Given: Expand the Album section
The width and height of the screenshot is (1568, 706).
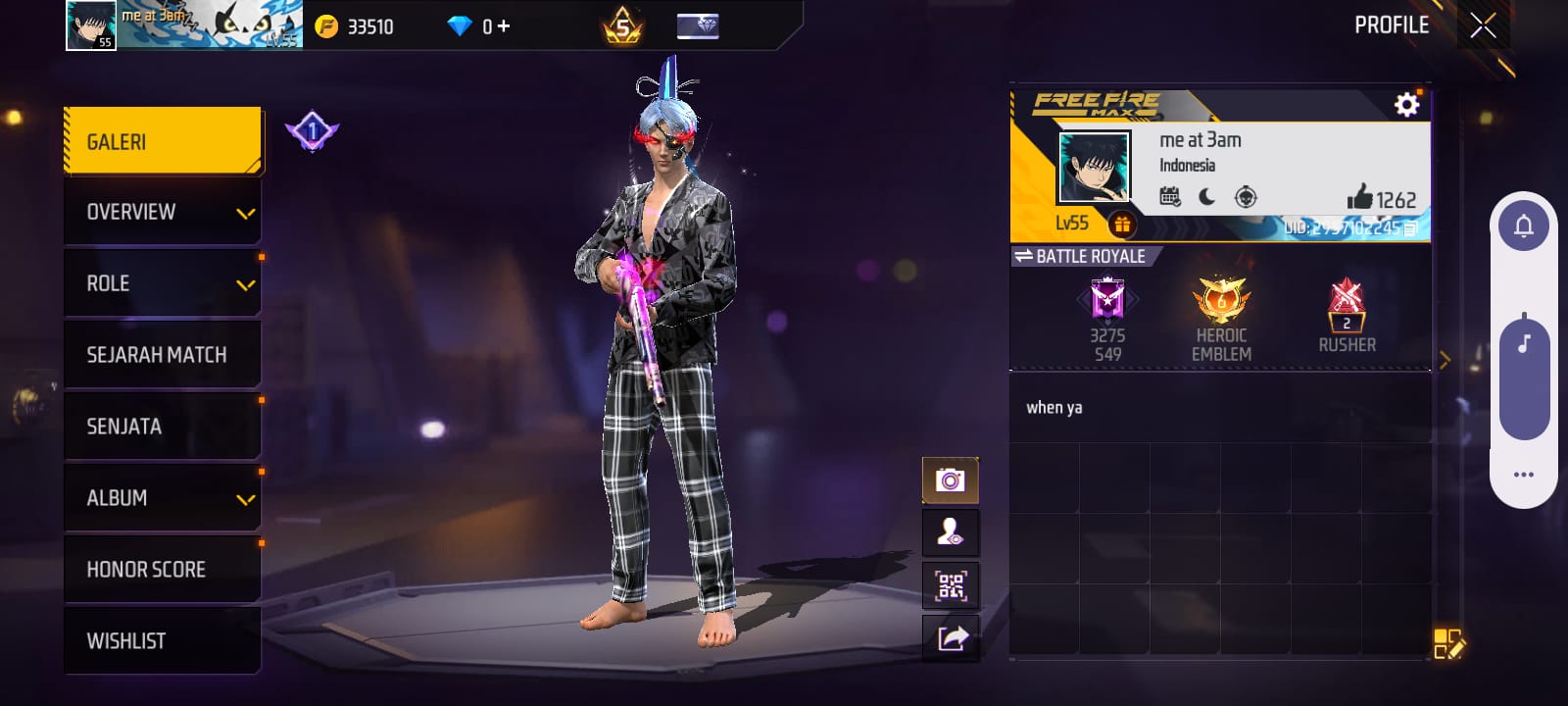Looking at the screenshot, I should coord(163,498).
